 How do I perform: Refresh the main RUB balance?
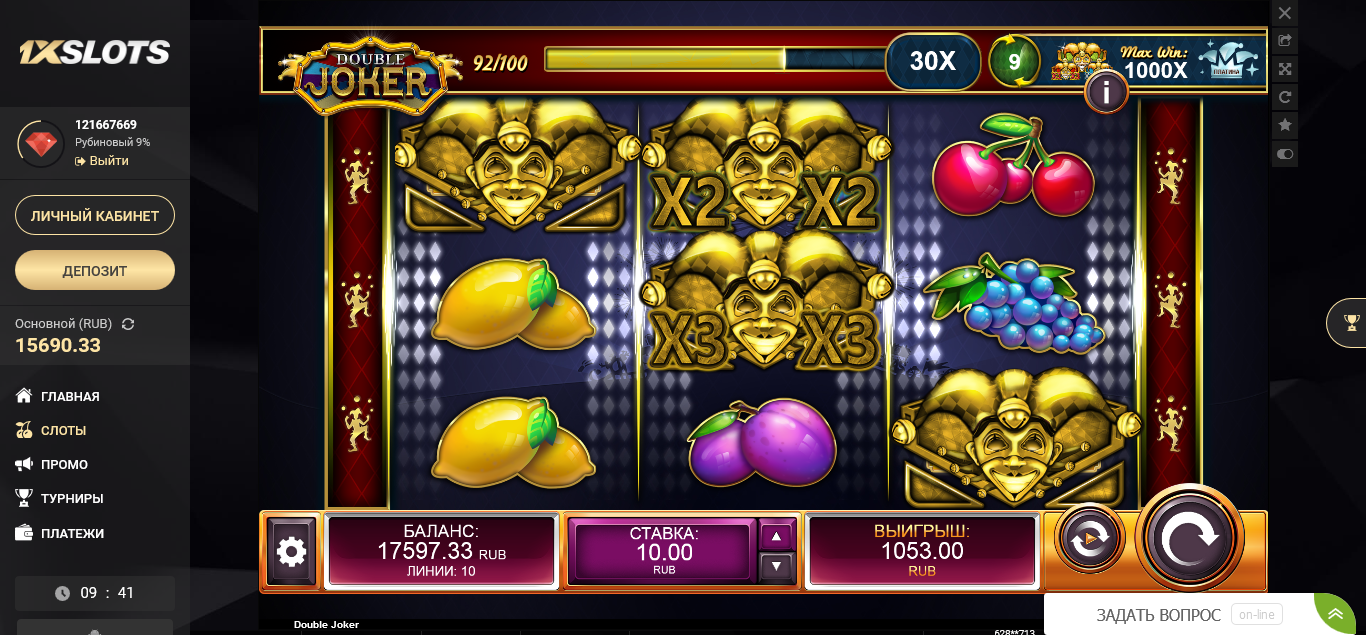click(128, 324)
